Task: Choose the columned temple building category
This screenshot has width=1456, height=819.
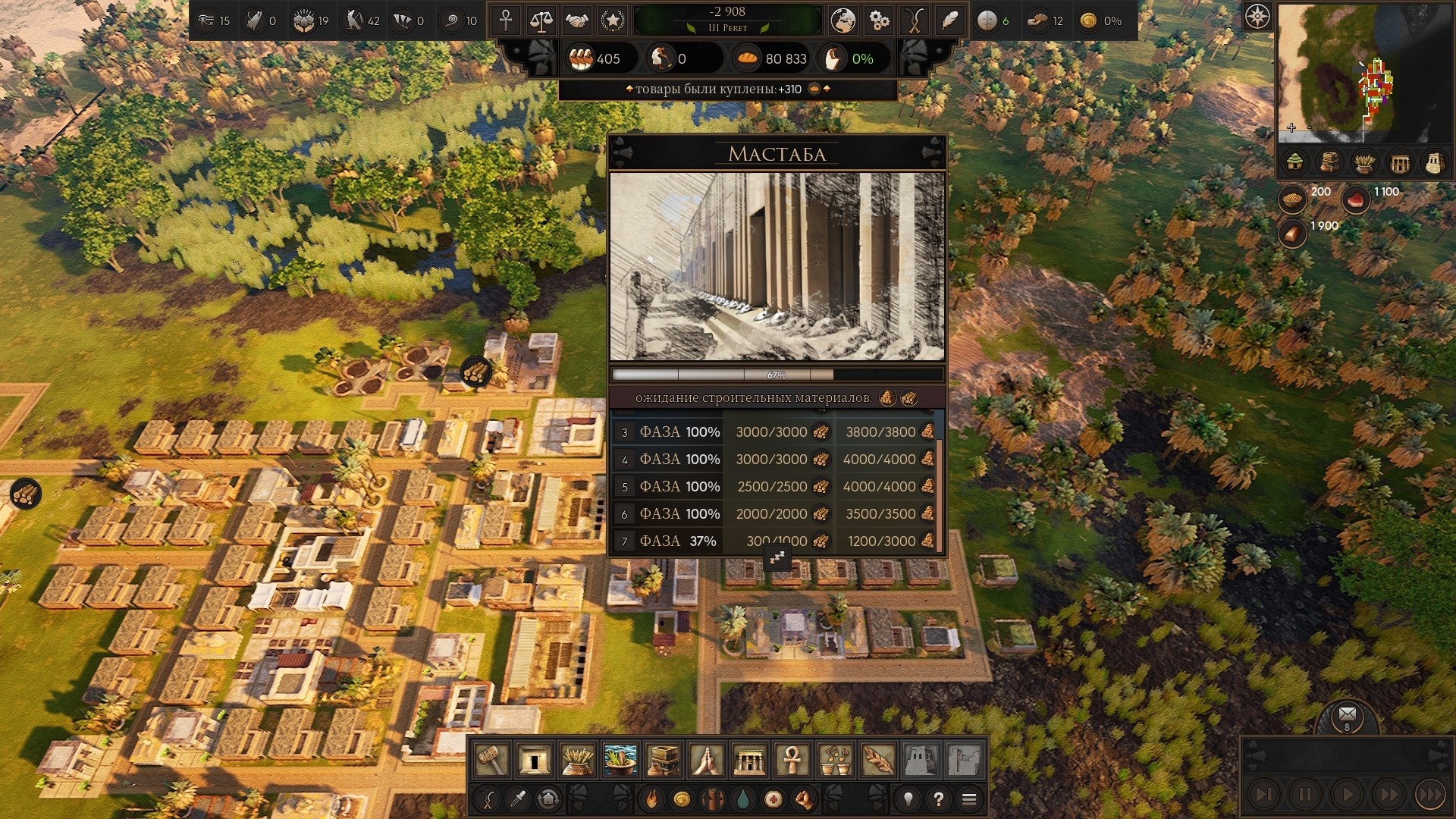Action: 749,759
